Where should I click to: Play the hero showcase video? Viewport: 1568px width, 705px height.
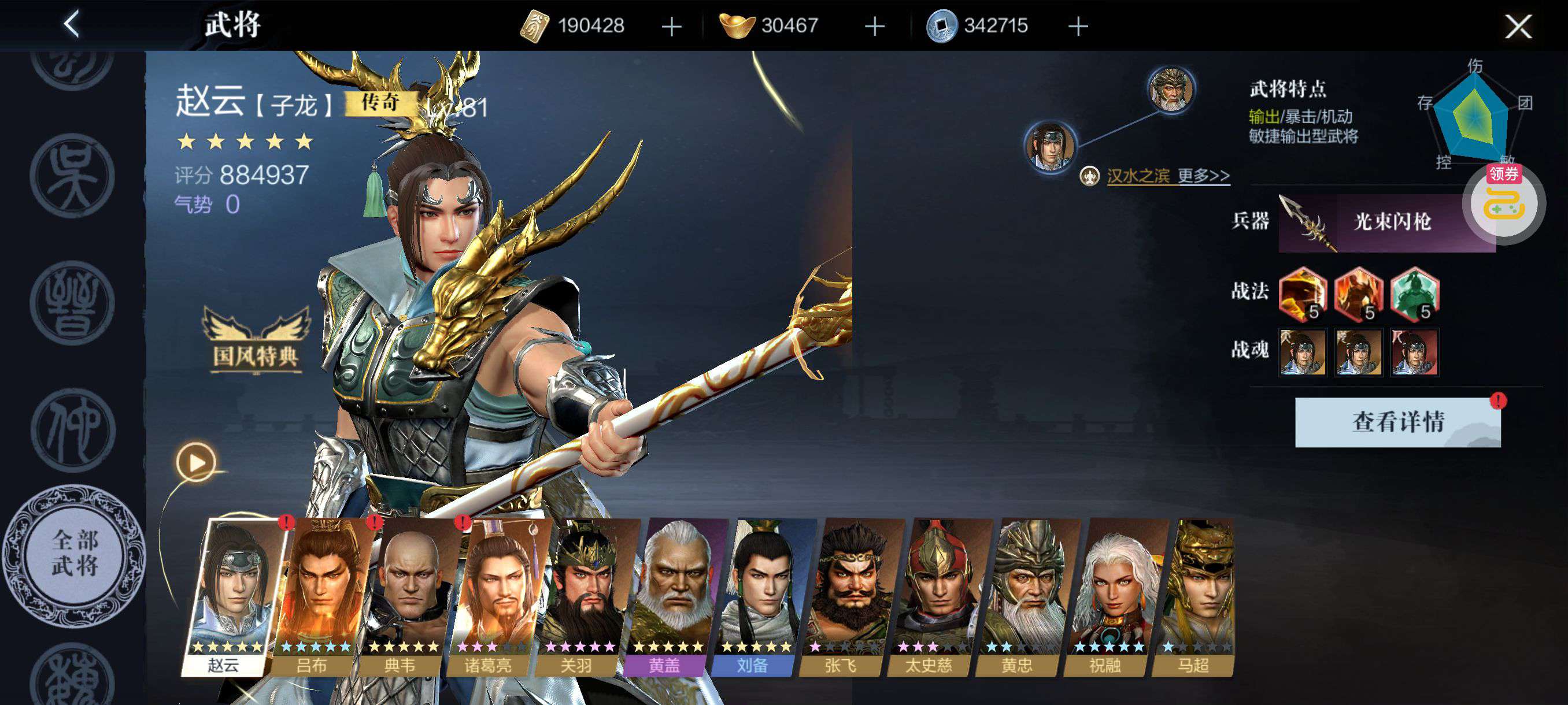pyautogui.click(x=196, y=462)
